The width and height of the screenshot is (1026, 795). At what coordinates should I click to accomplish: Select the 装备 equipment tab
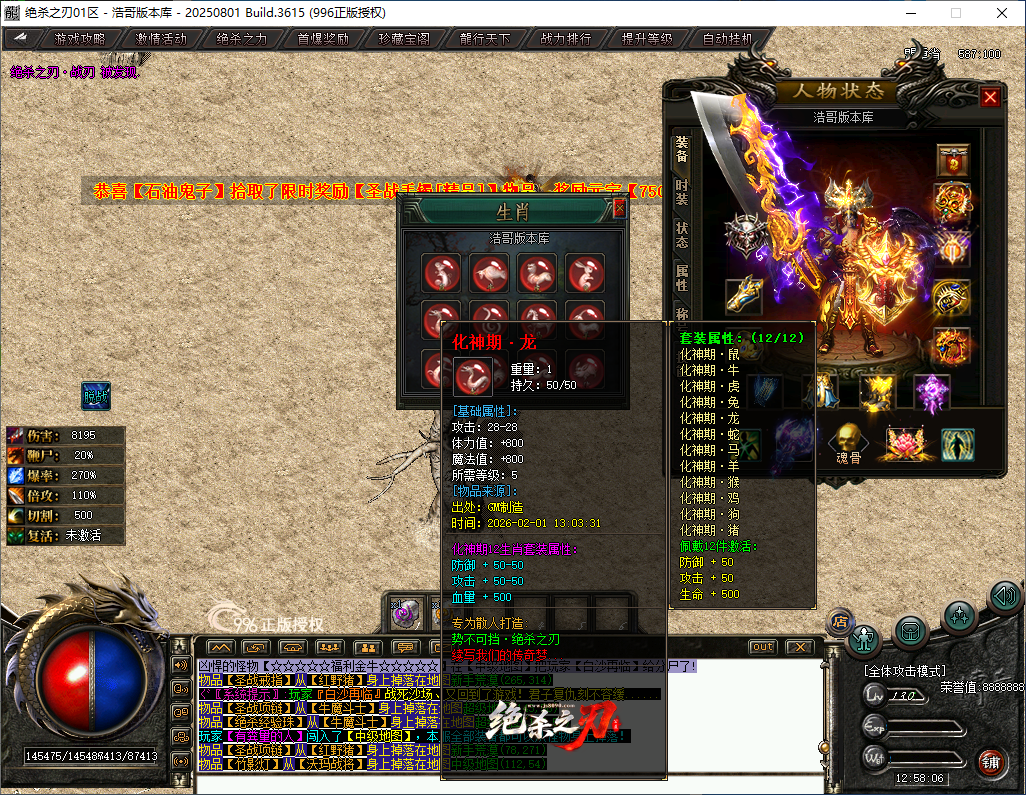coord(681,151)
